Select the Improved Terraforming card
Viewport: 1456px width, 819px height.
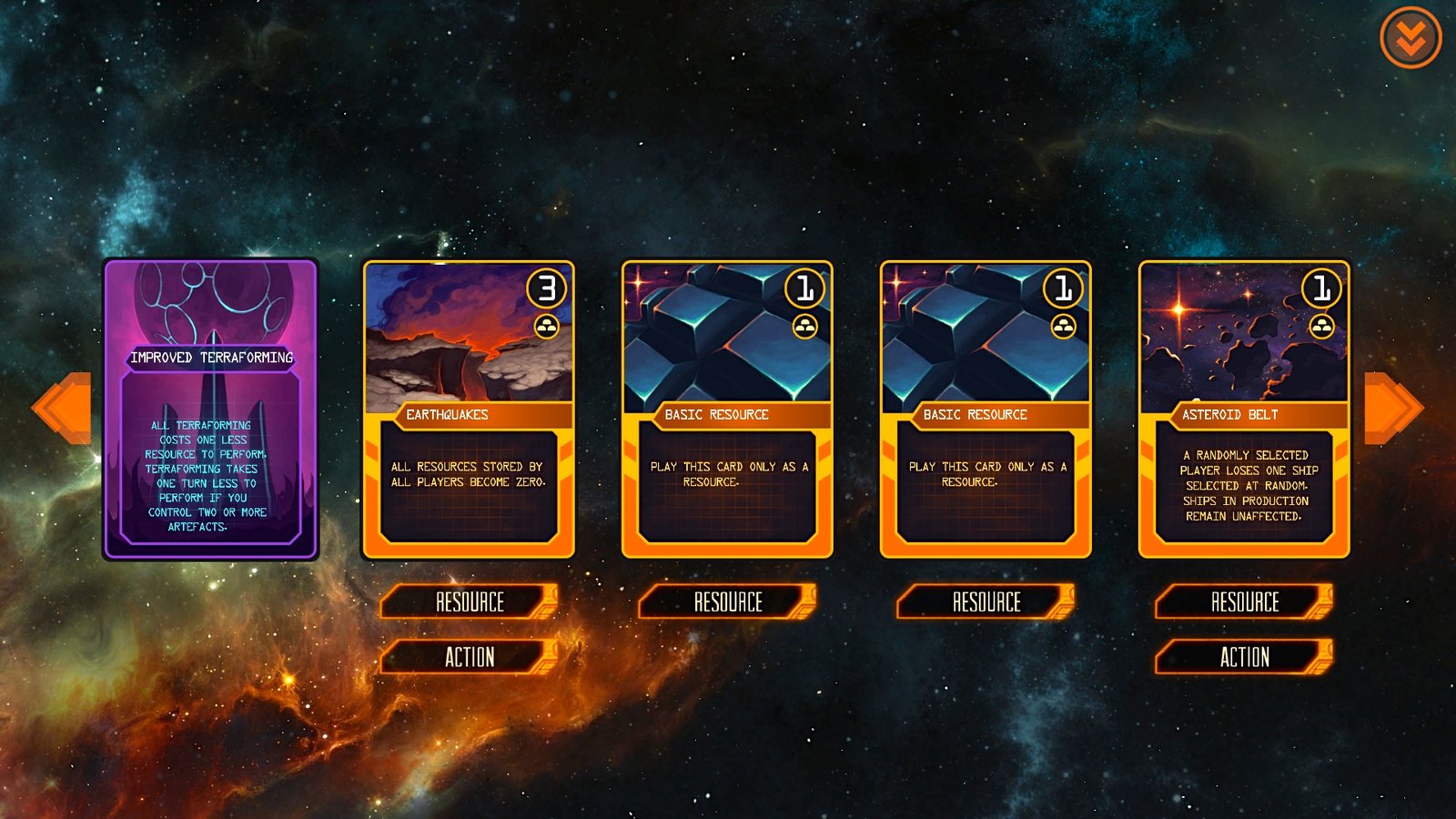[x=210, y=409]
